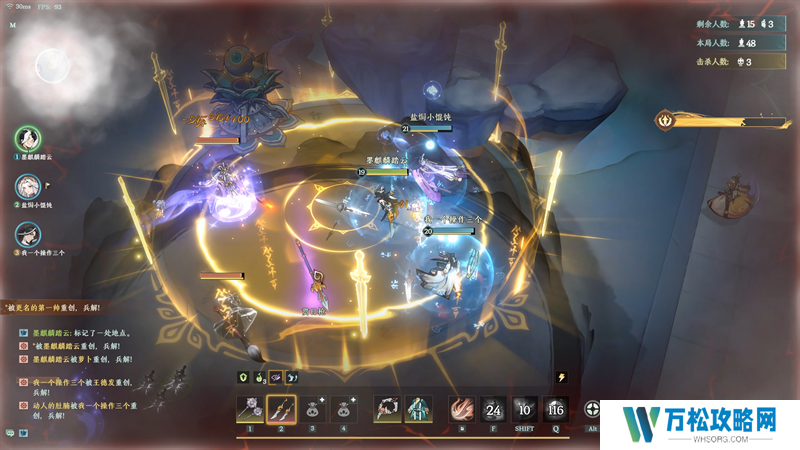Open the chat bubble icon below the log

pyautogui.click(x=9, y=433)
